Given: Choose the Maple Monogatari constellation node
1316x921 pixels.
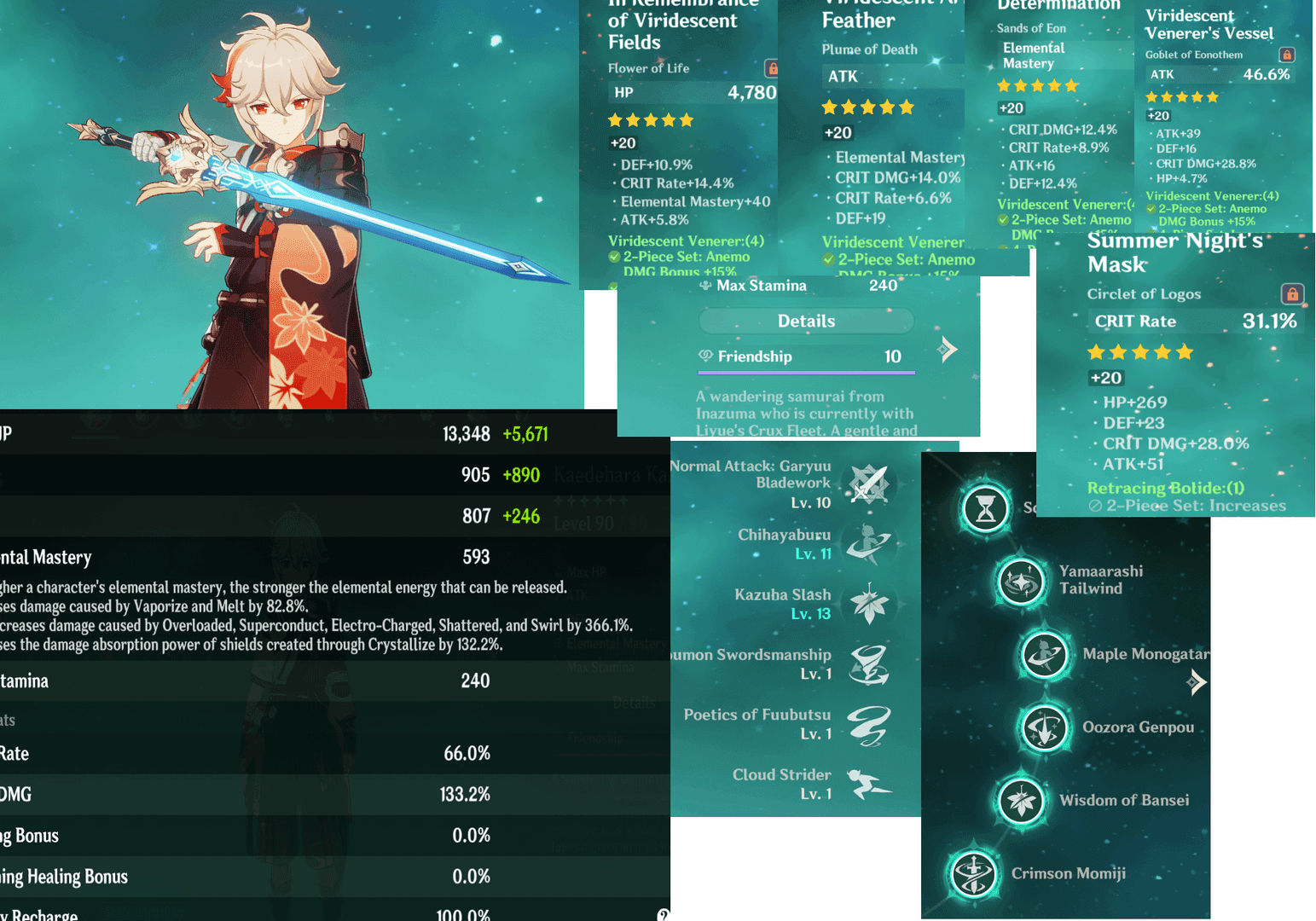Looking at the screenshot, I should tap(1045, 655).
